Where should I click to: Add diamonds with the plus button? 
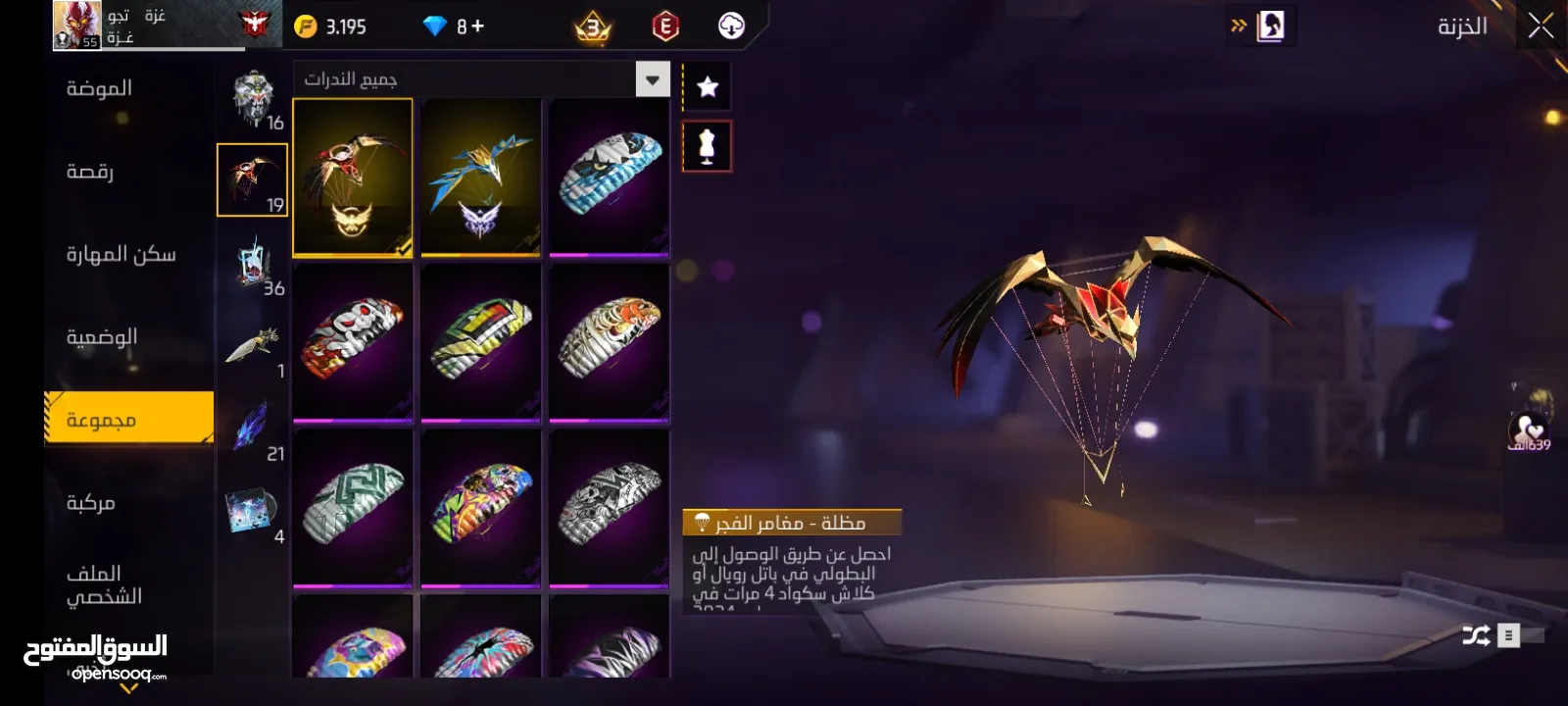point(478,26)
